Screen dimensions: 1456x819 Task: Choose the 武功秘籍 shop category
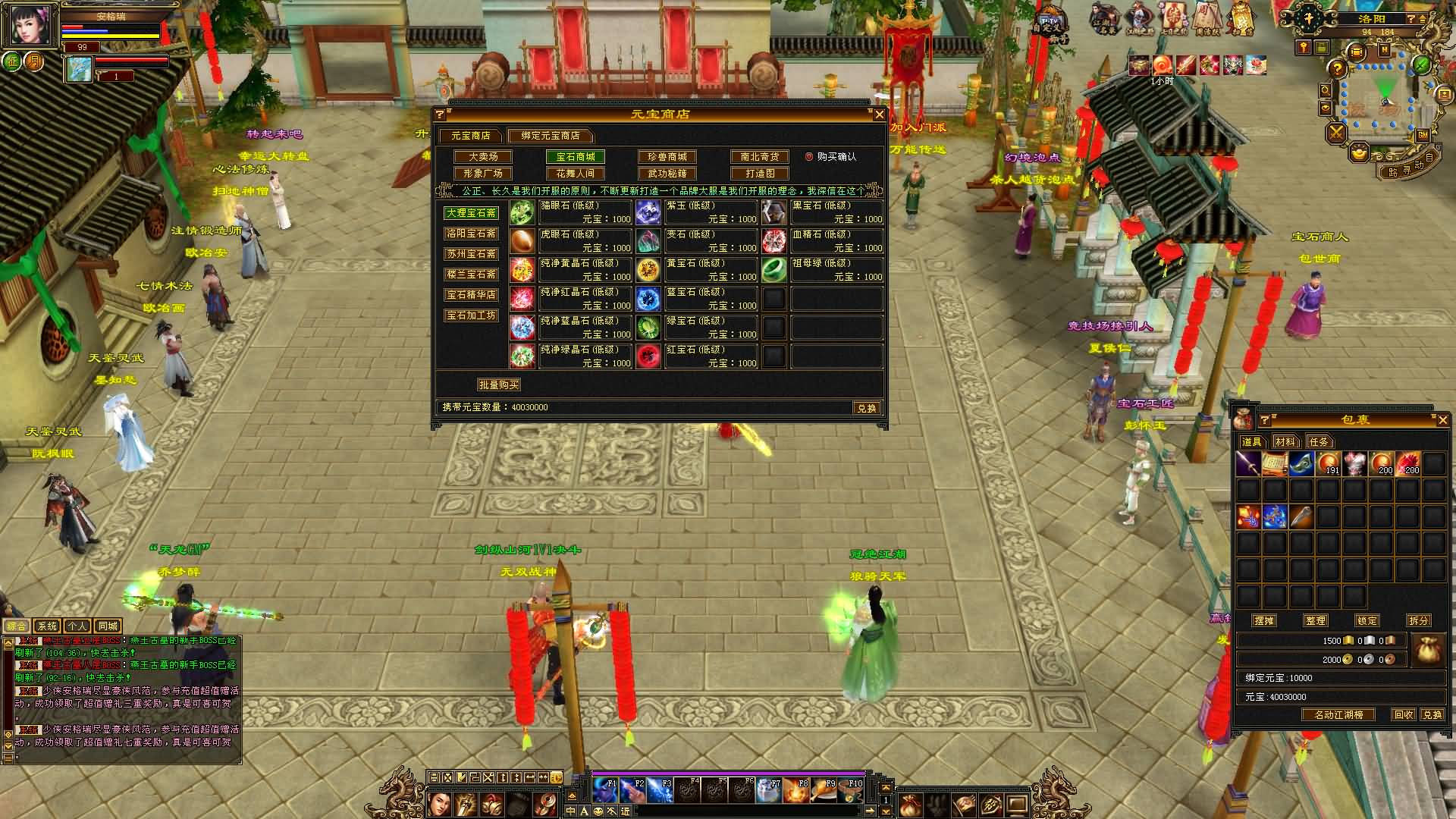667,174
